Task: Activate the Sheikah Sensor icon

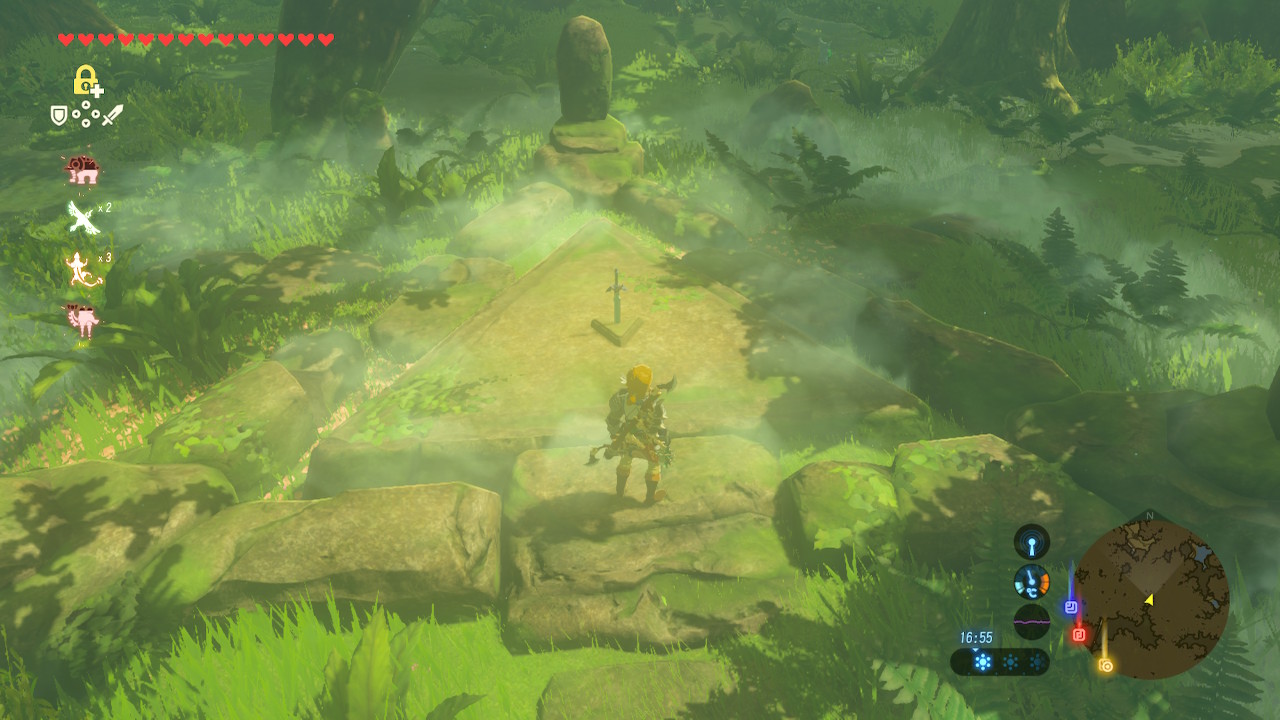Action: click(1032, 542)
